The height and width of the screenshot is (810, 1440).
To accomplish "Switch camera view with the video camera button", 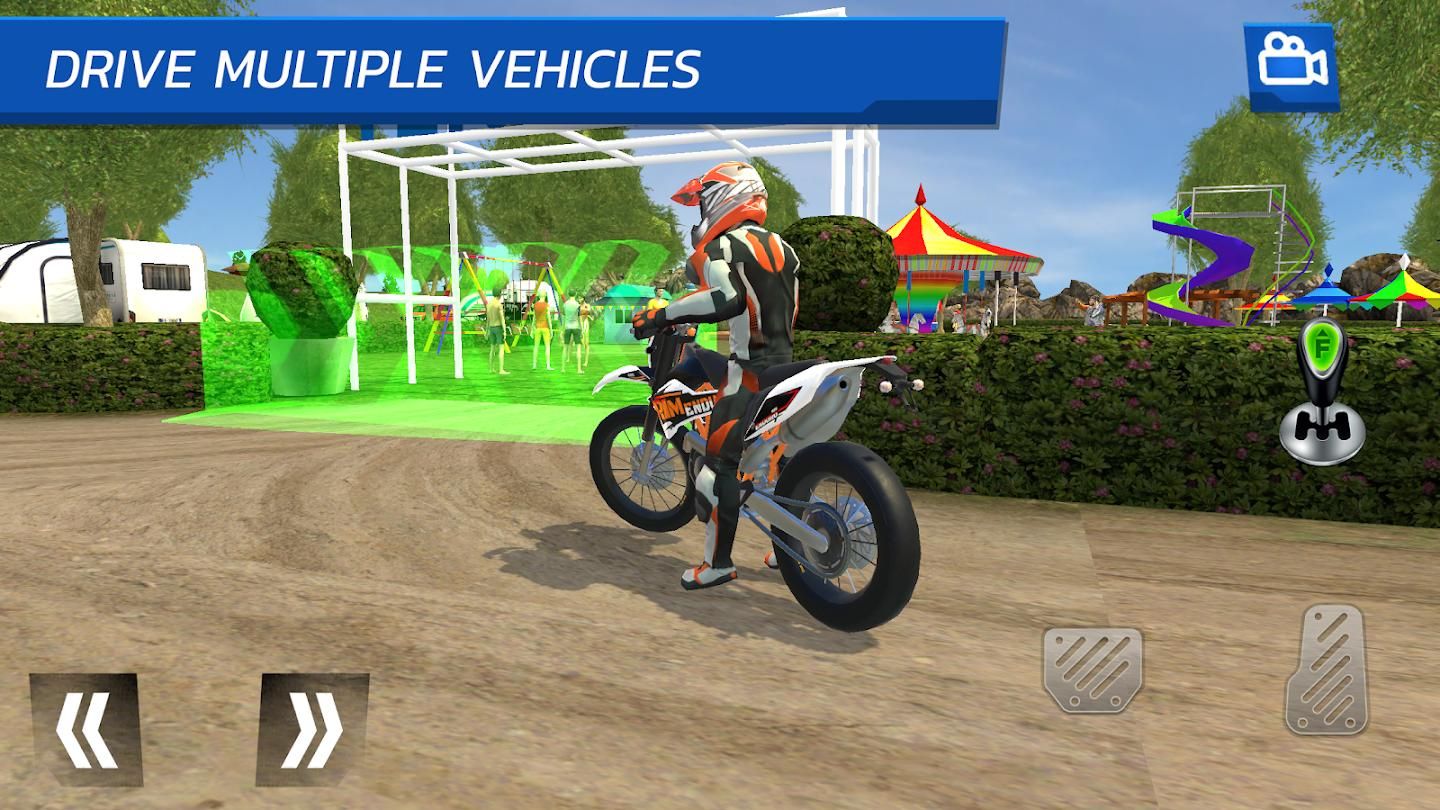I will 1291,66.
